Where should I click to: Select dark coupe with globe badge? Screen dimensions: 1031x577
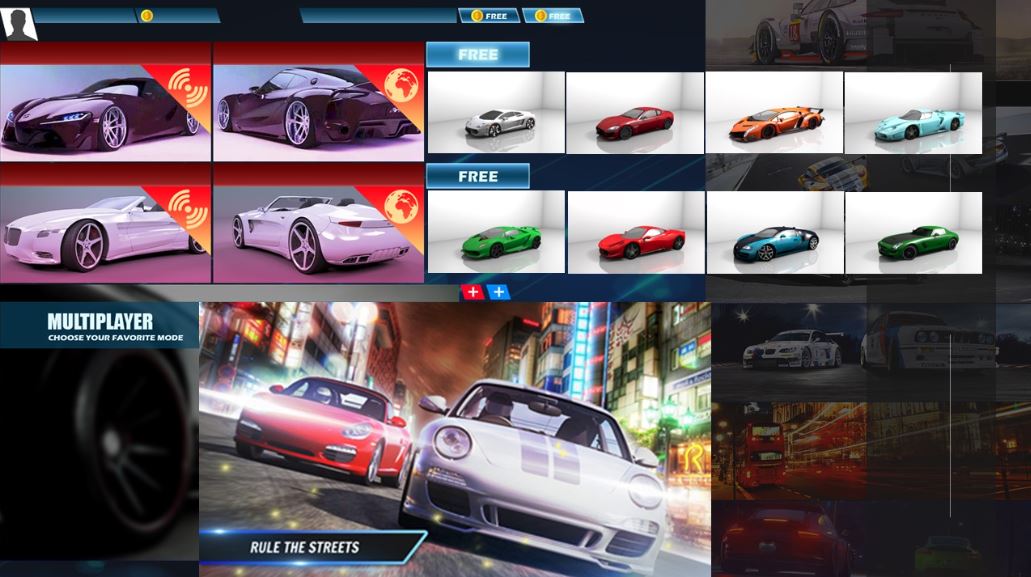[x=318, y=102]
